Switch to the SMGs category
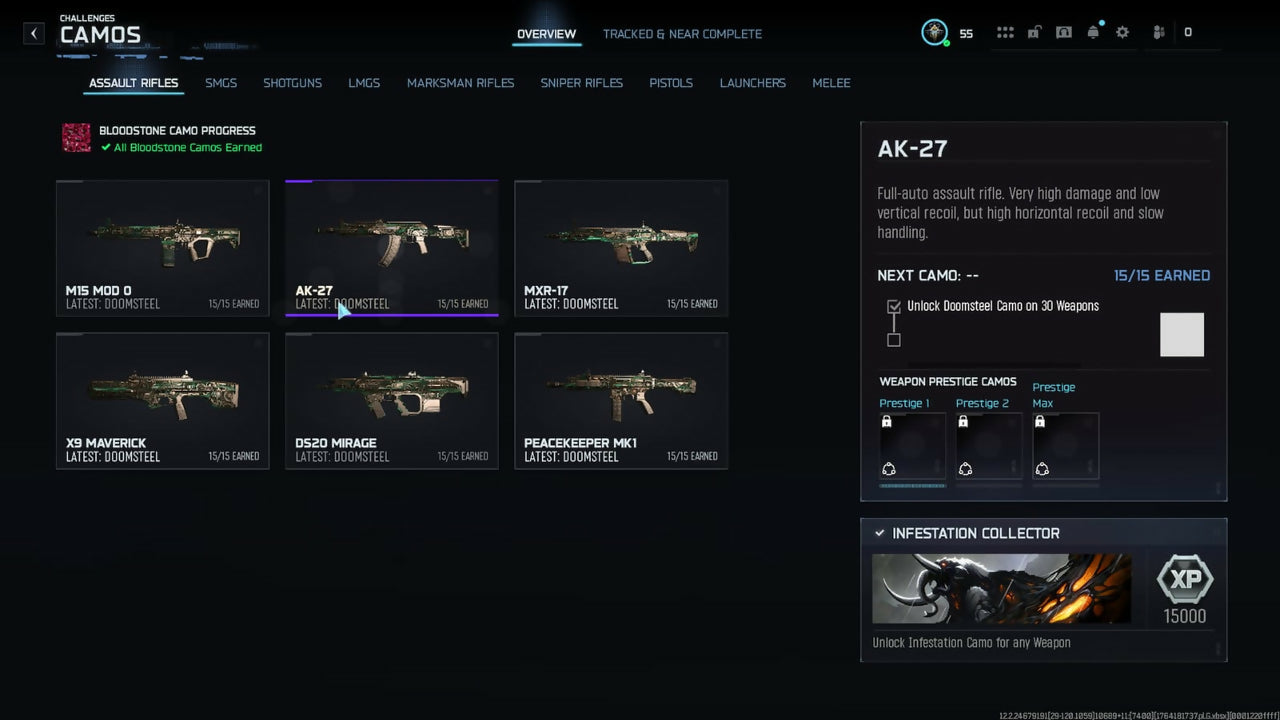Image resolution: width=1280 pixels, height=720 pixels. click(221, 83)
